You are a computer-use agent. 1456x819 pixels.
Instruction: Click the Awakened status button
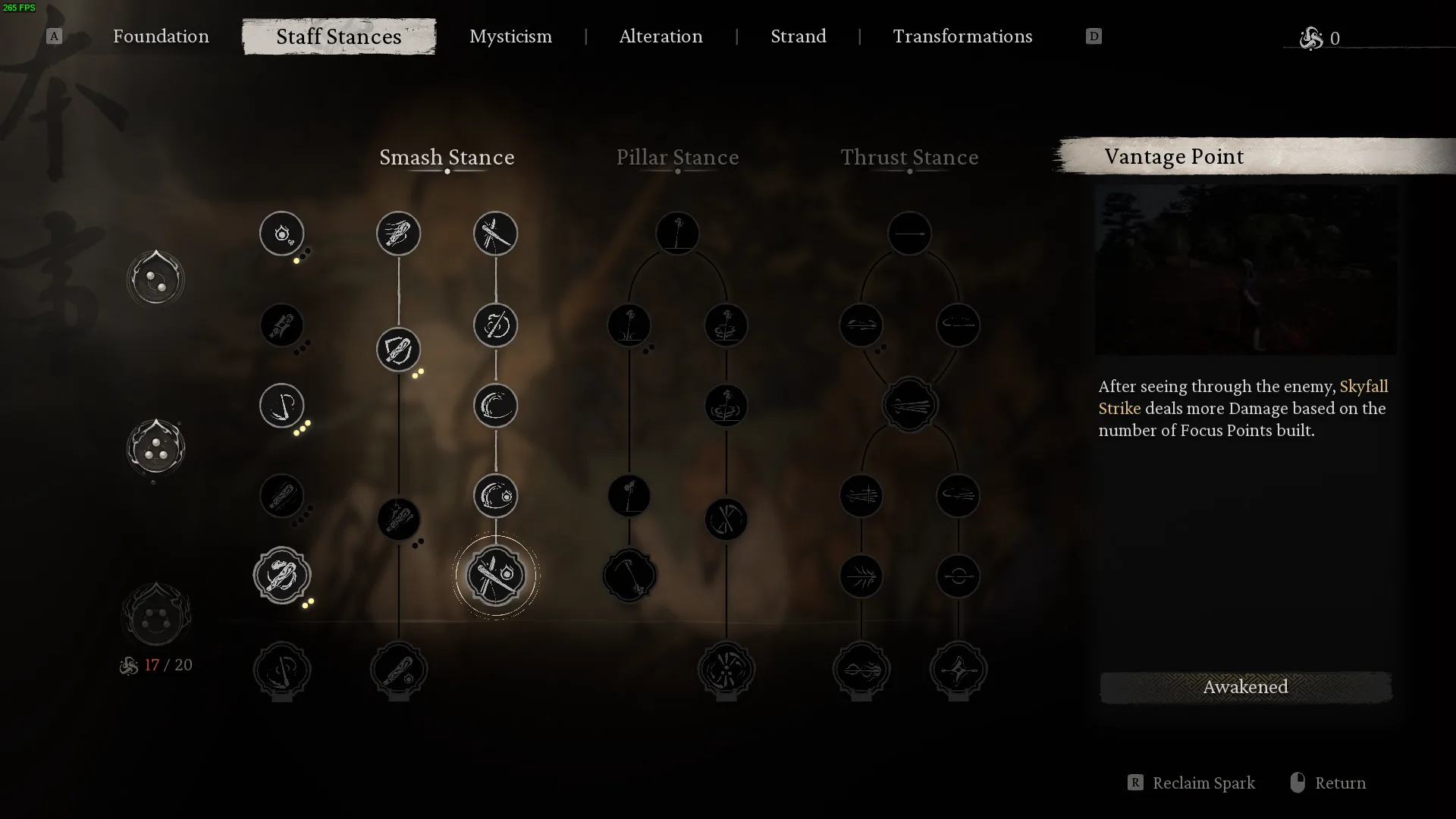click(1245, 687)
